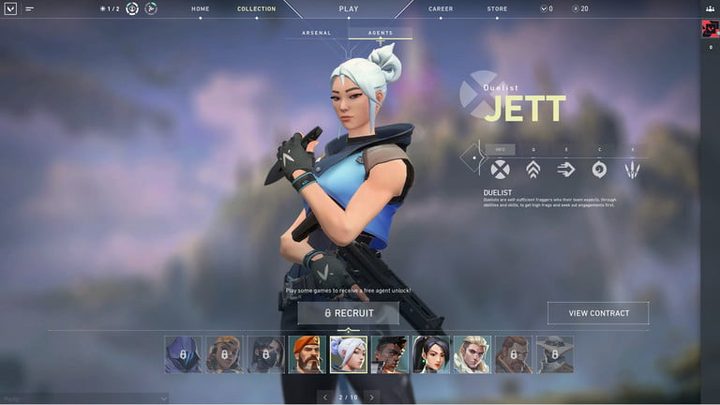Show Jett's Tailwind dash ability

tap(566, 169)
